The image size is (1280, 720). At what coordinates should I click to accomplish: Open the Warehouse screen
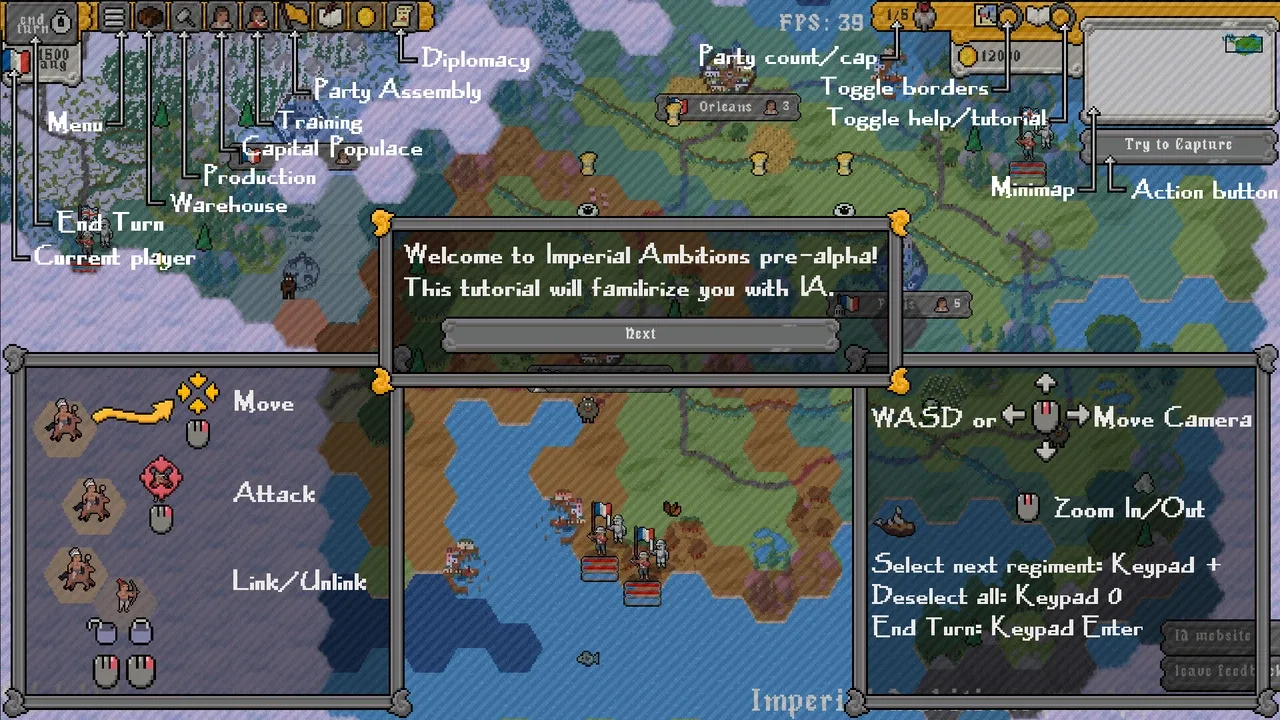pyautogui.click(x=150, y=18)
